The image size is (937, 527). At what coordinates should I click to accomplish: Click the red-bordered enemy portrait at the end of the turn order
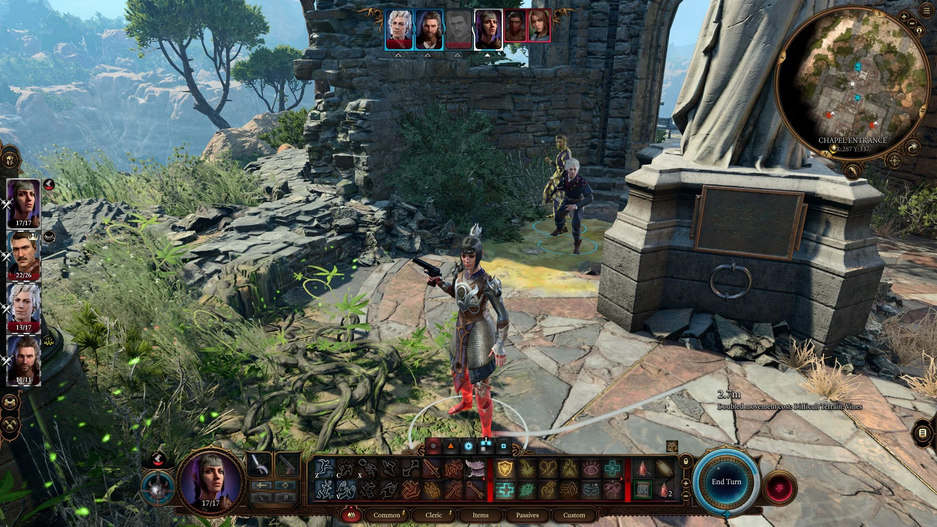tap(540, 26)
